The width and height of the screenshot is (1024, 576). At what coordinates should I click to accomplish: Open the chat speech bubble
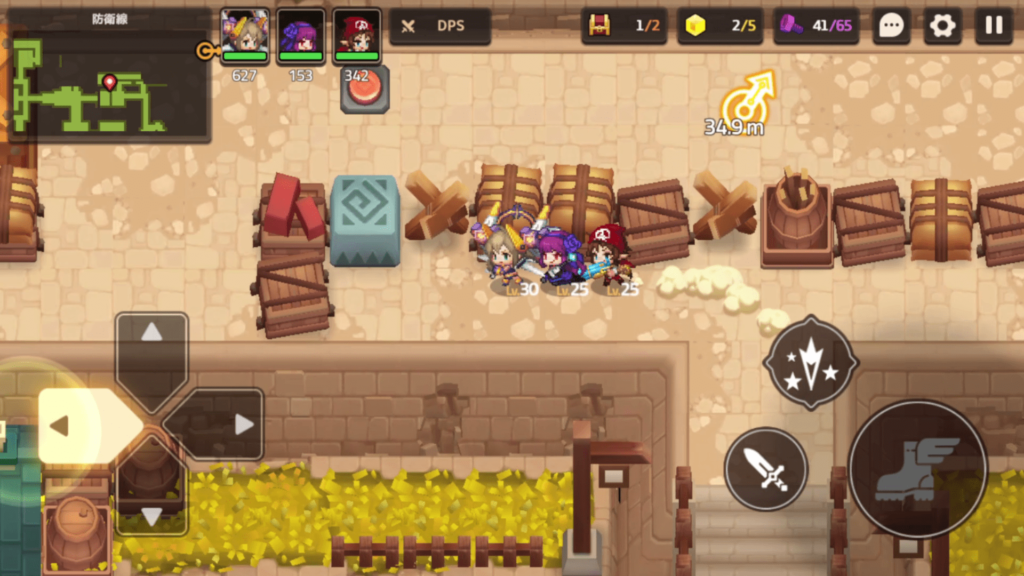(891, 26)
